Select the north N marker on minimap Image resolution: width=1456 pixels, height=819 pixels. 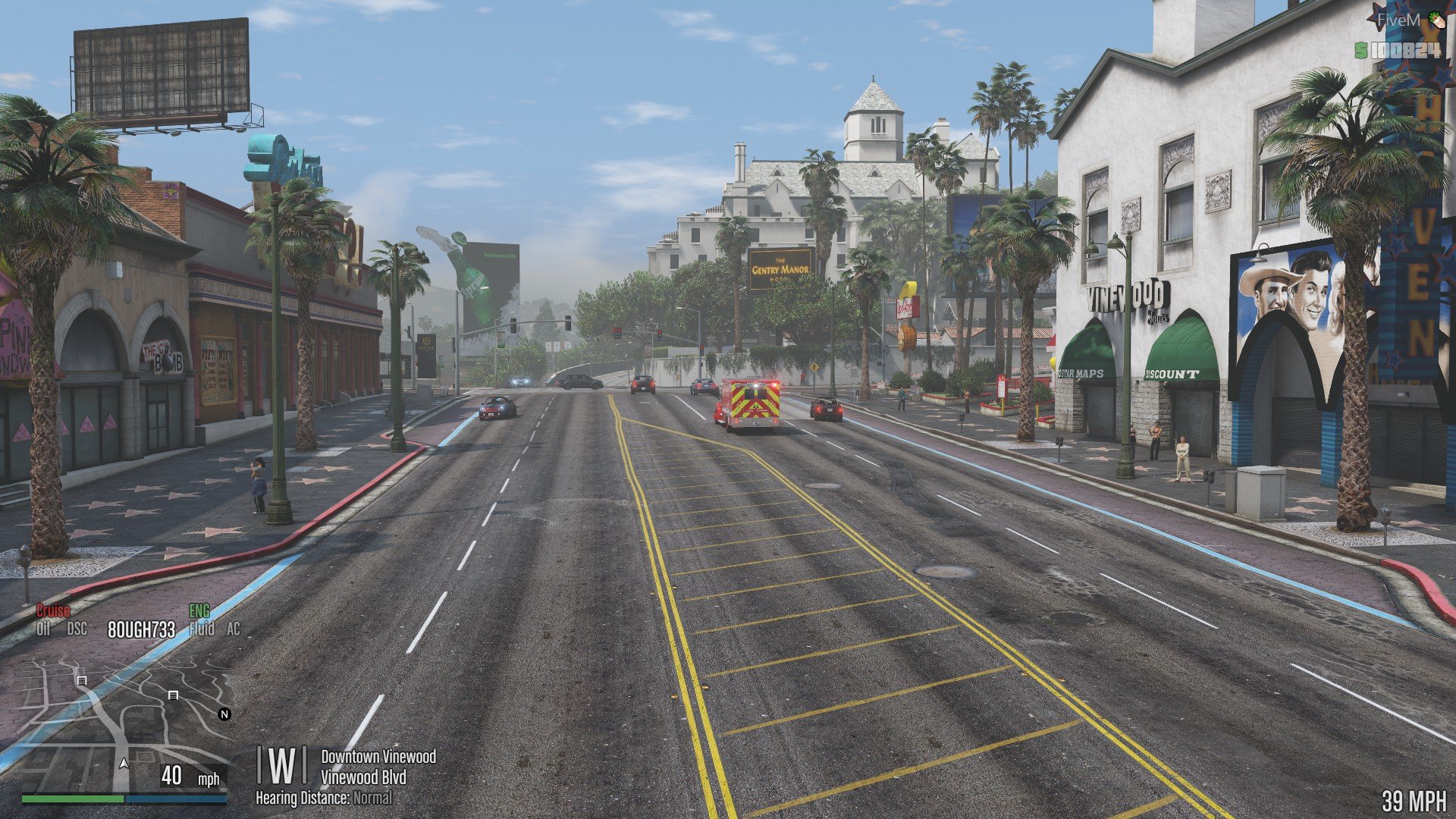click(224, 714)
